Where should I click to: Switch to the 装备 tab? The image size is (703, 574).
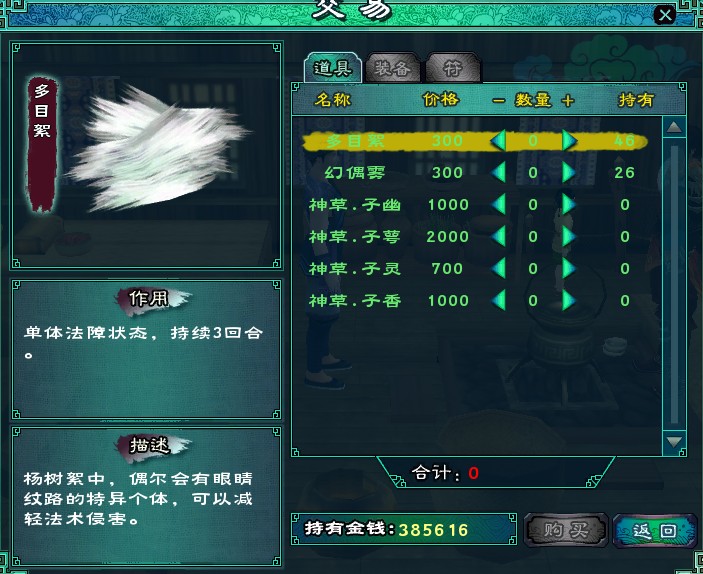coord(391,68)
